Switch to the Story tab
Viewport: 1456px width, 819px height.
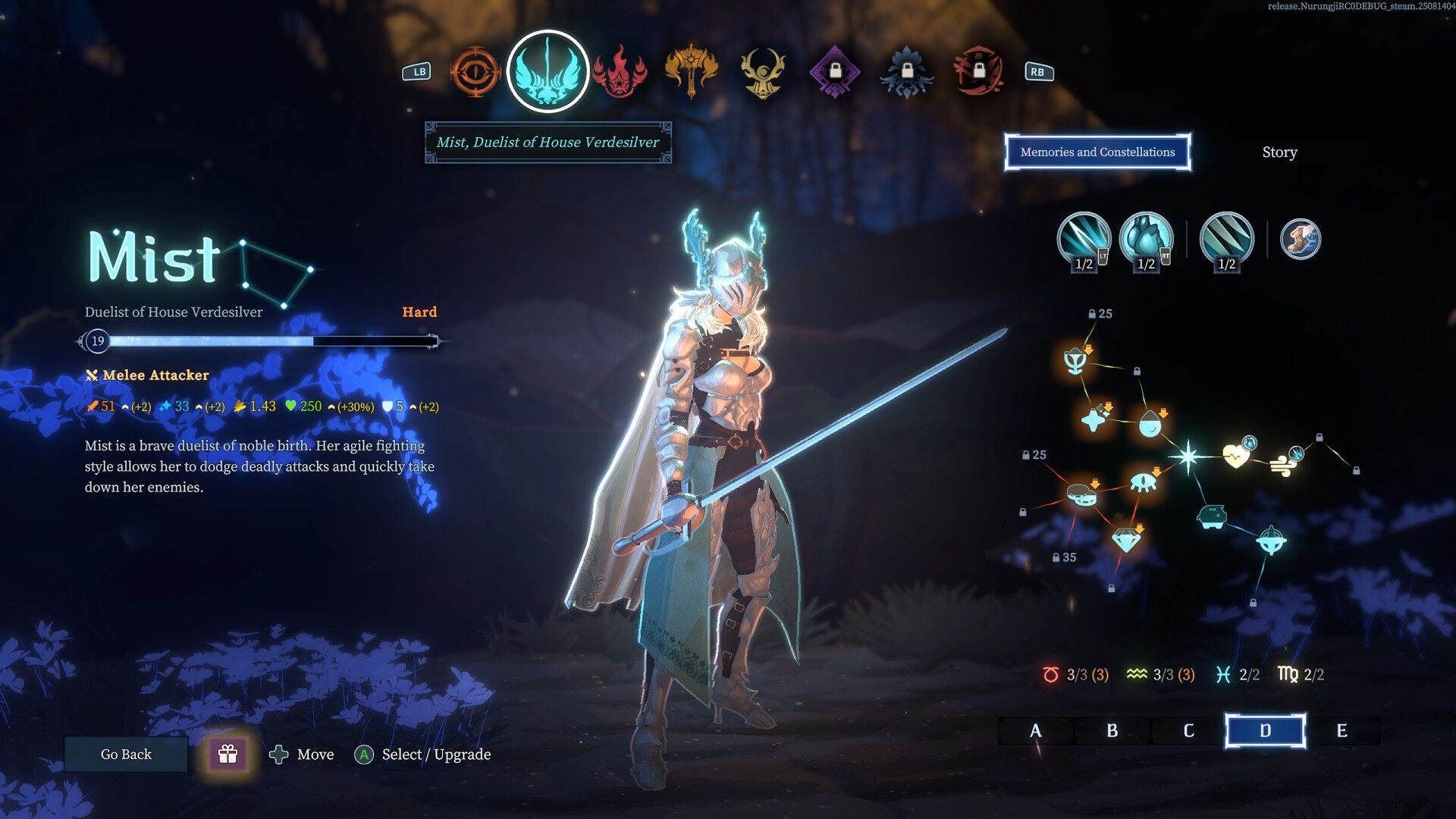tap(1279, 152)
